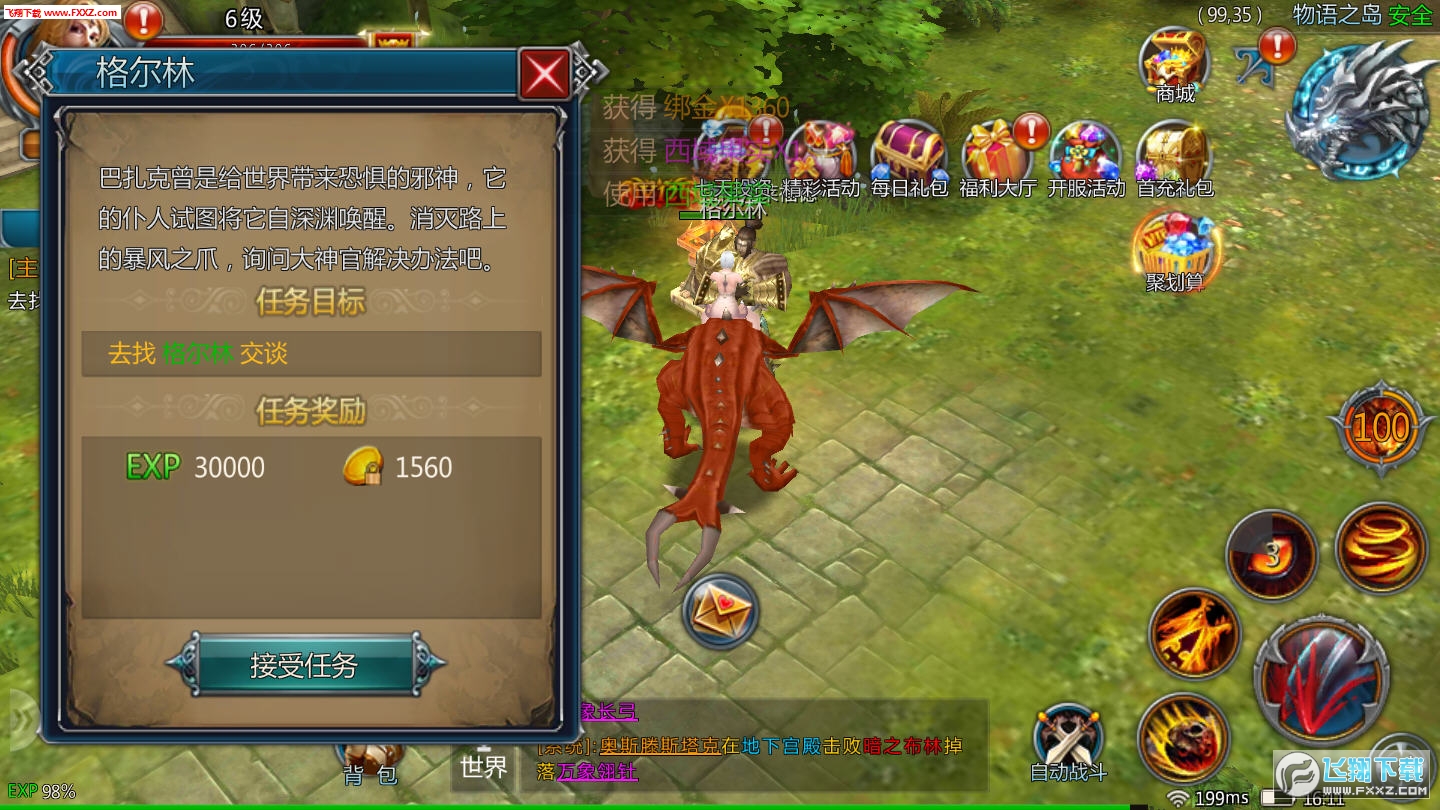Claim the 每日礼包 daily gift
The height and width of the screenshot is (810, 1440).
tap(908, 155)
